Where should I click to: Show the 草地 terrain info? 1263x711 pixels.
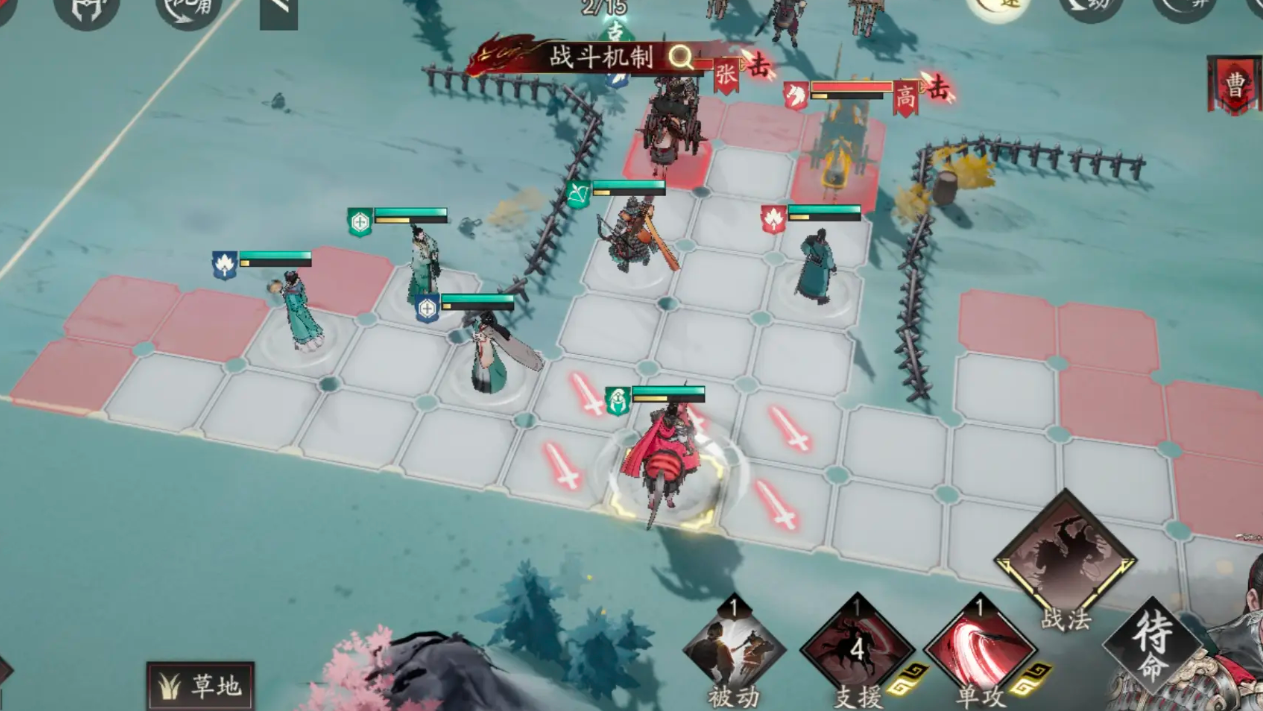click(x=200, y=686)
